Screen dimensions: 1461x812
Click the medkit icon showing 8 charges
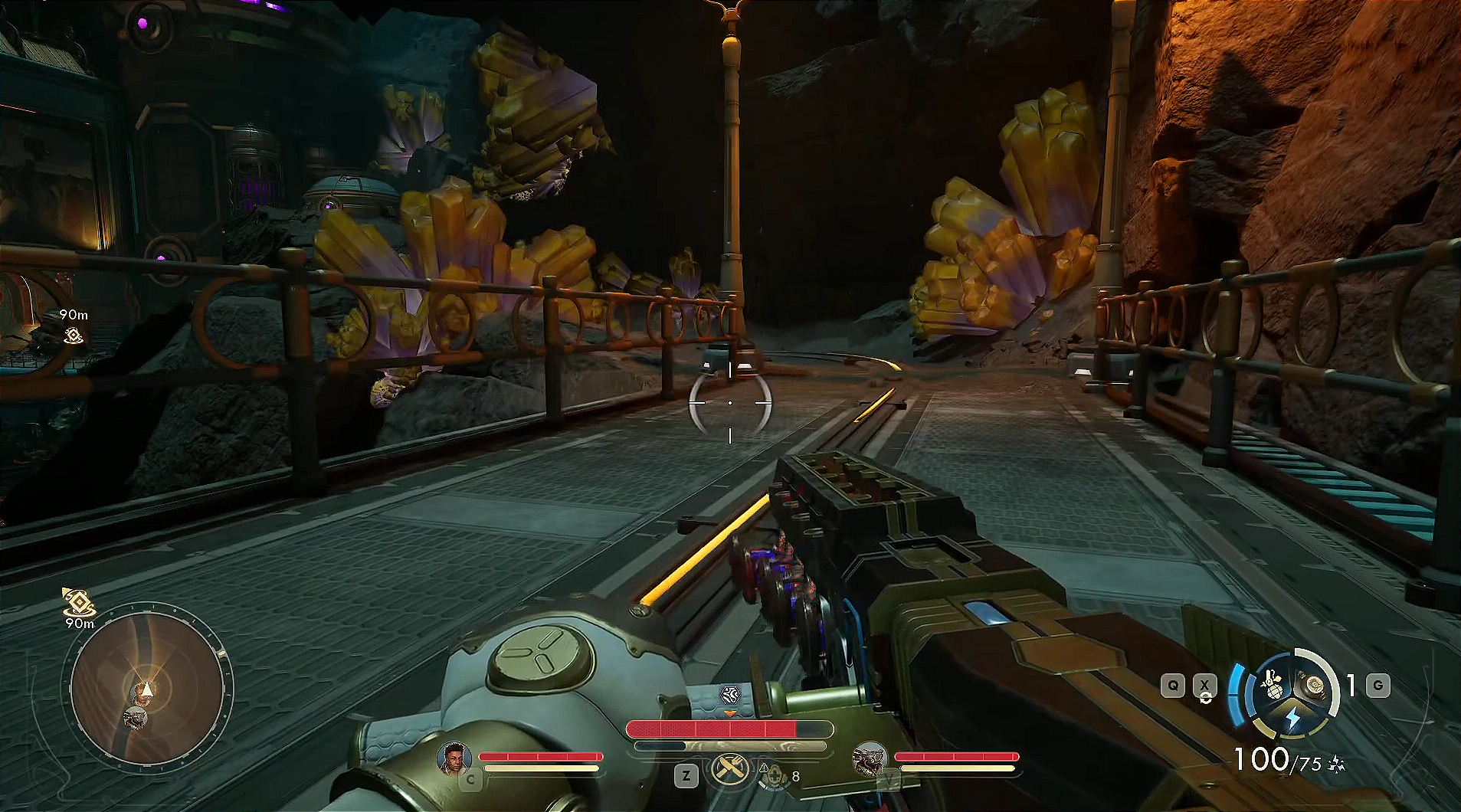(x=775, y=777)
